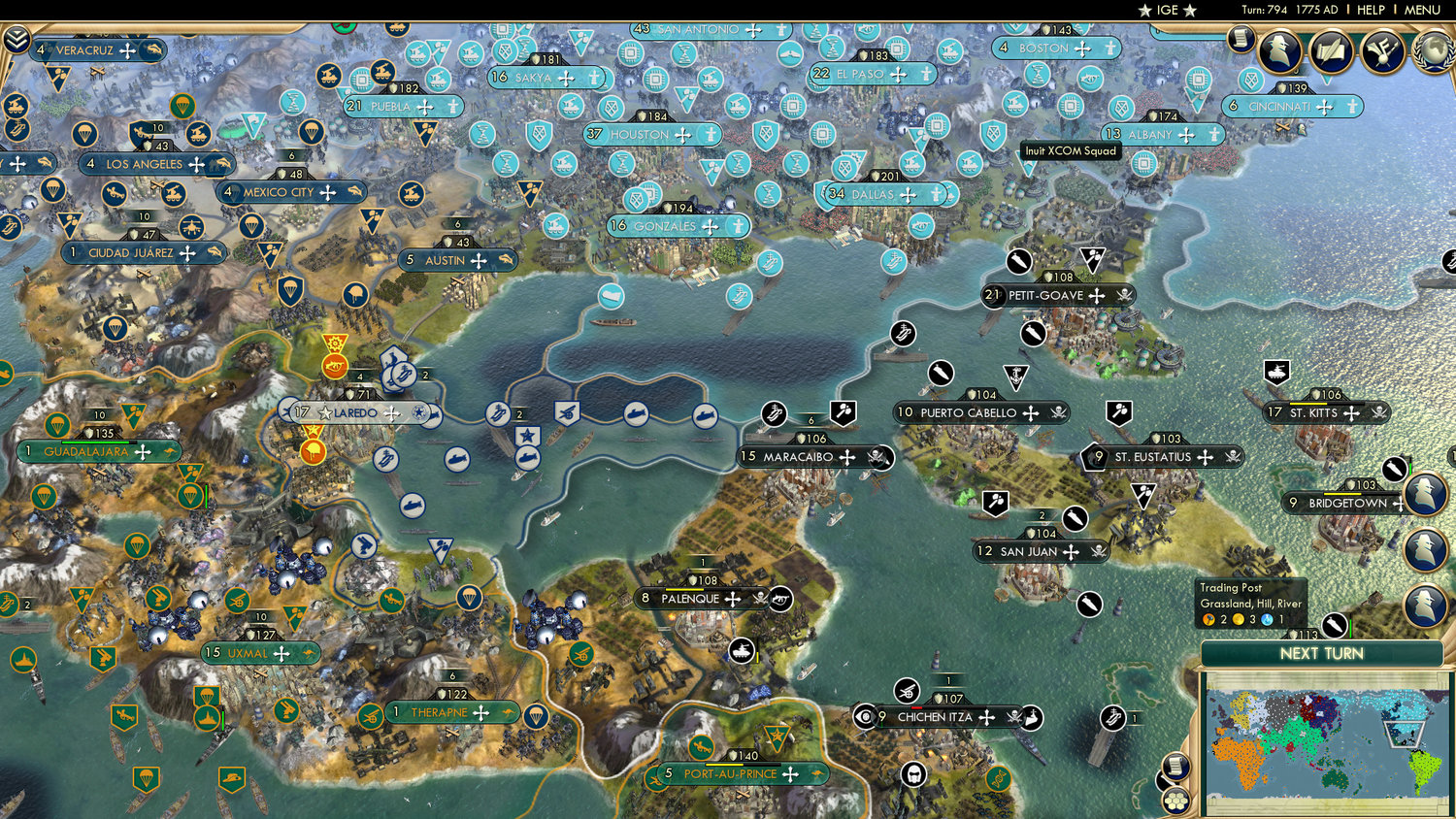Toggle strategic view with the hex grid button

tap(1175, 802)
